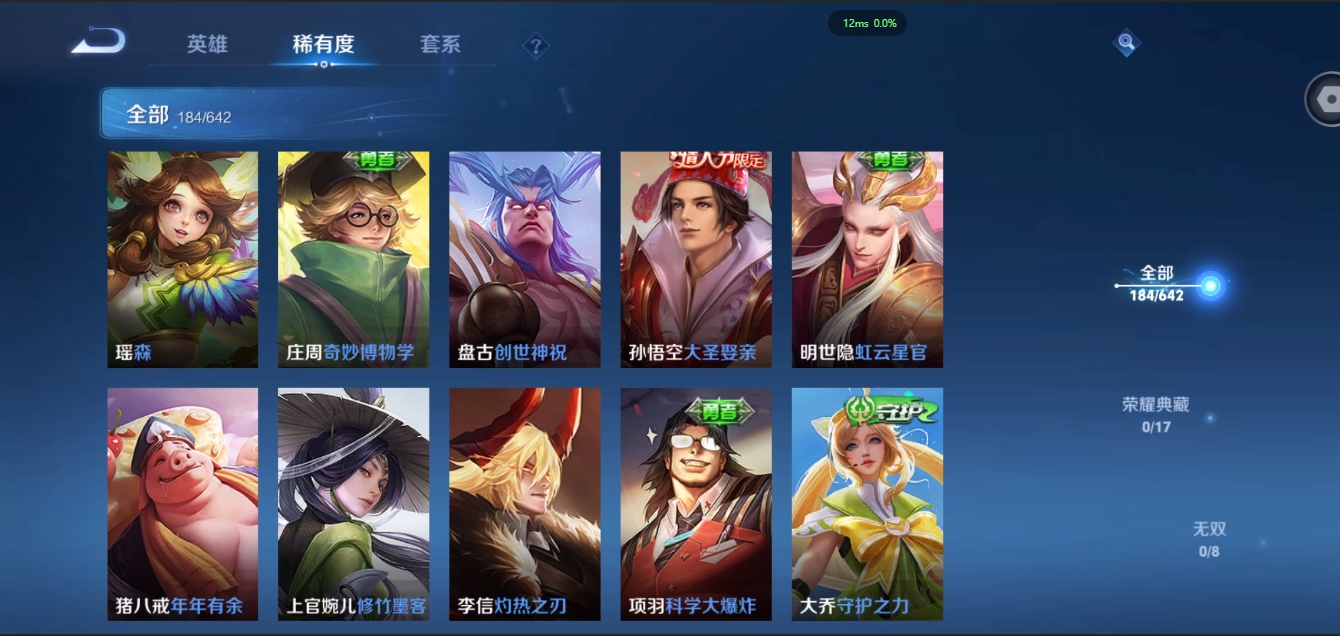Image resolution: width=1340 pixels, height=636 pixels.
Task: Pick the 上官婉儿 修竹墨客 skin
Action: tap(354, 504)
